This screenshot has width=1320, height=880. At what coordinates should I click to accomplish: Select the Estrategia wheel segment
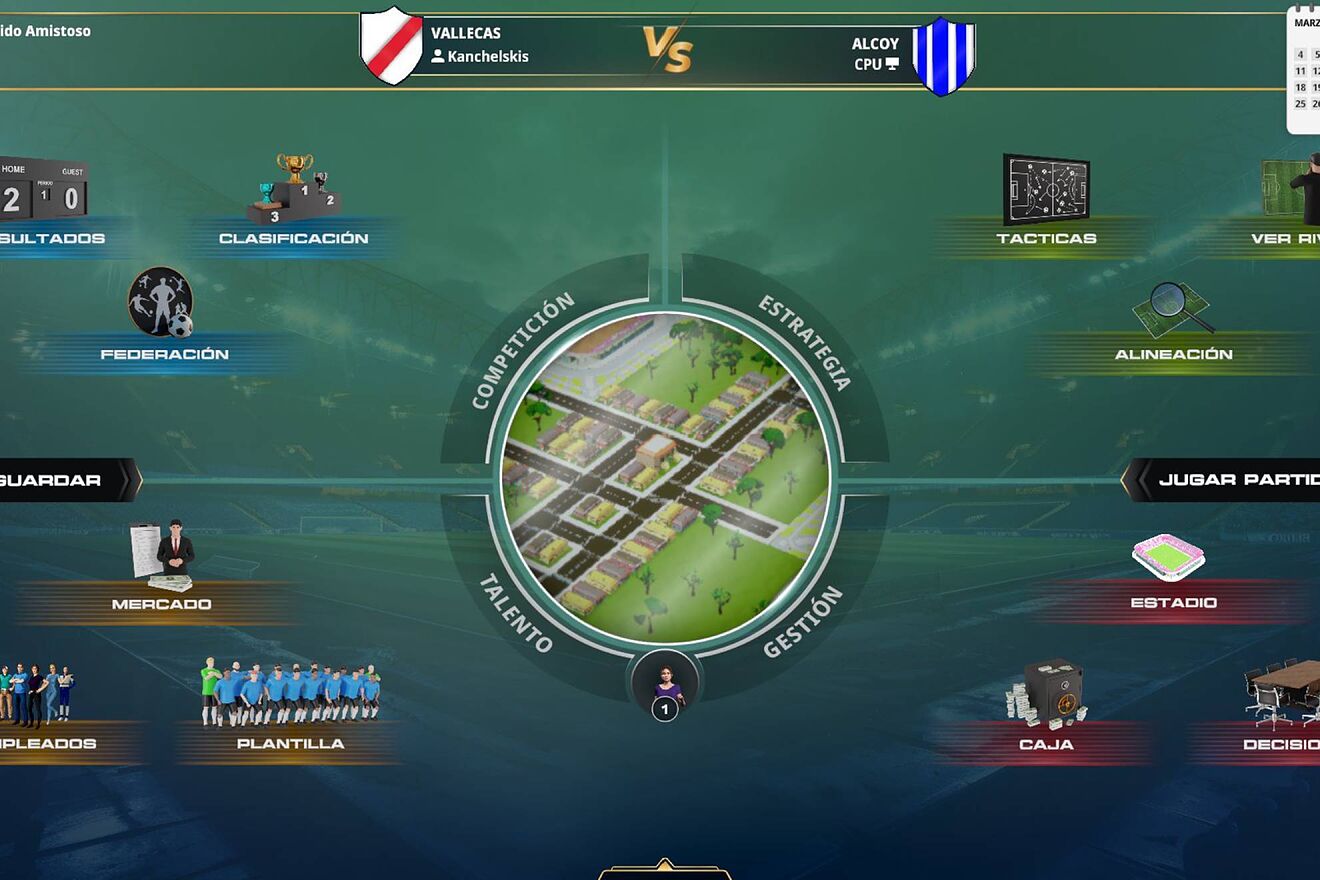pos(806,342)
